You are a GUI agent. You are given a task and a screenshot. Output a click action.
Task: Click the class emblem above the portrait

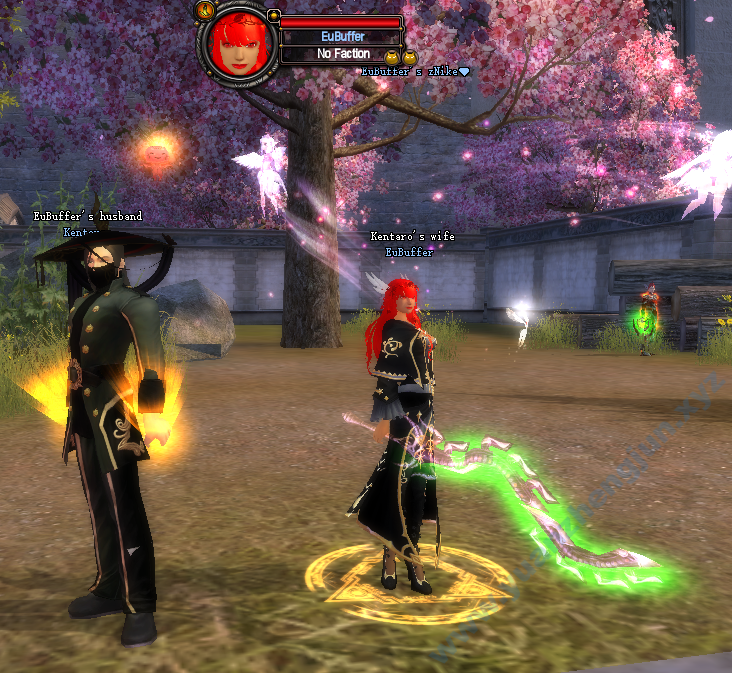coord(205,9)
